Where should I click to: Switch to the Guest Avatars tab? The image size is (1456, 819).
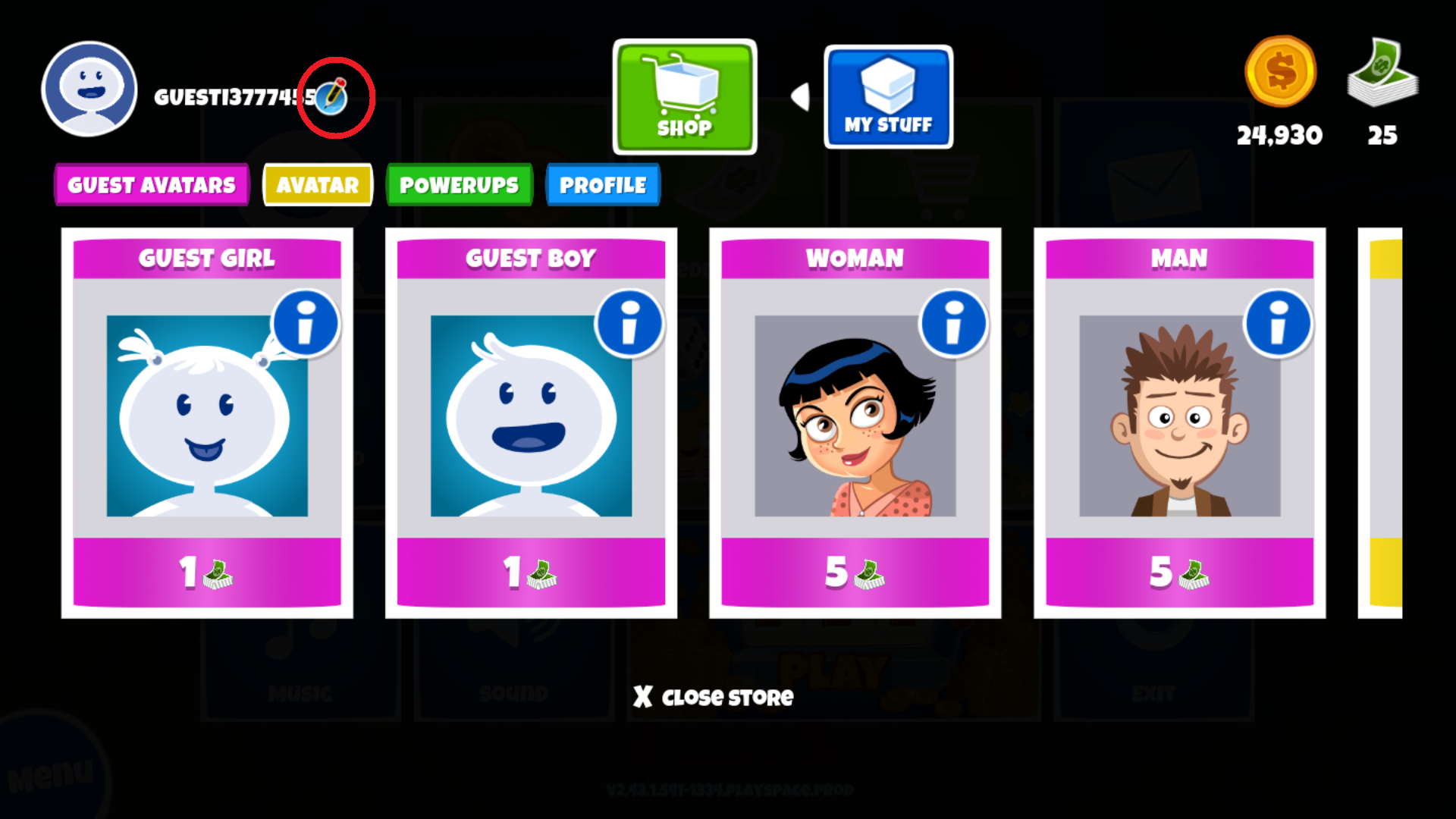coord(151,184)
